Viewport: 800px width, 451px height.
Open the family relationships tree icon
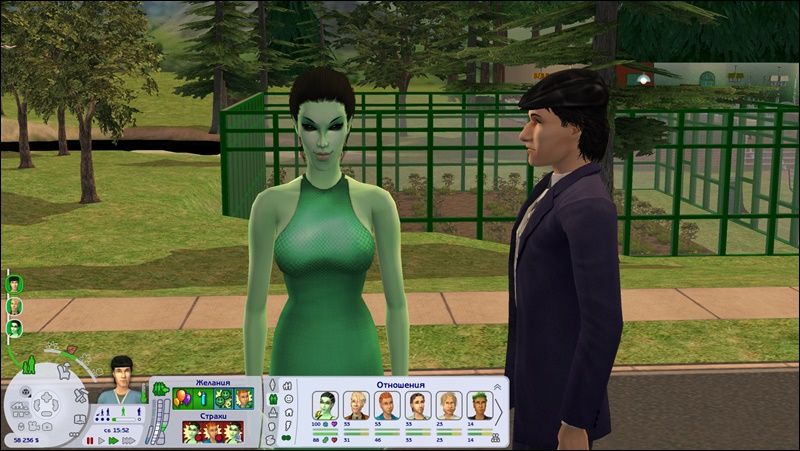[x=494, y=437]
